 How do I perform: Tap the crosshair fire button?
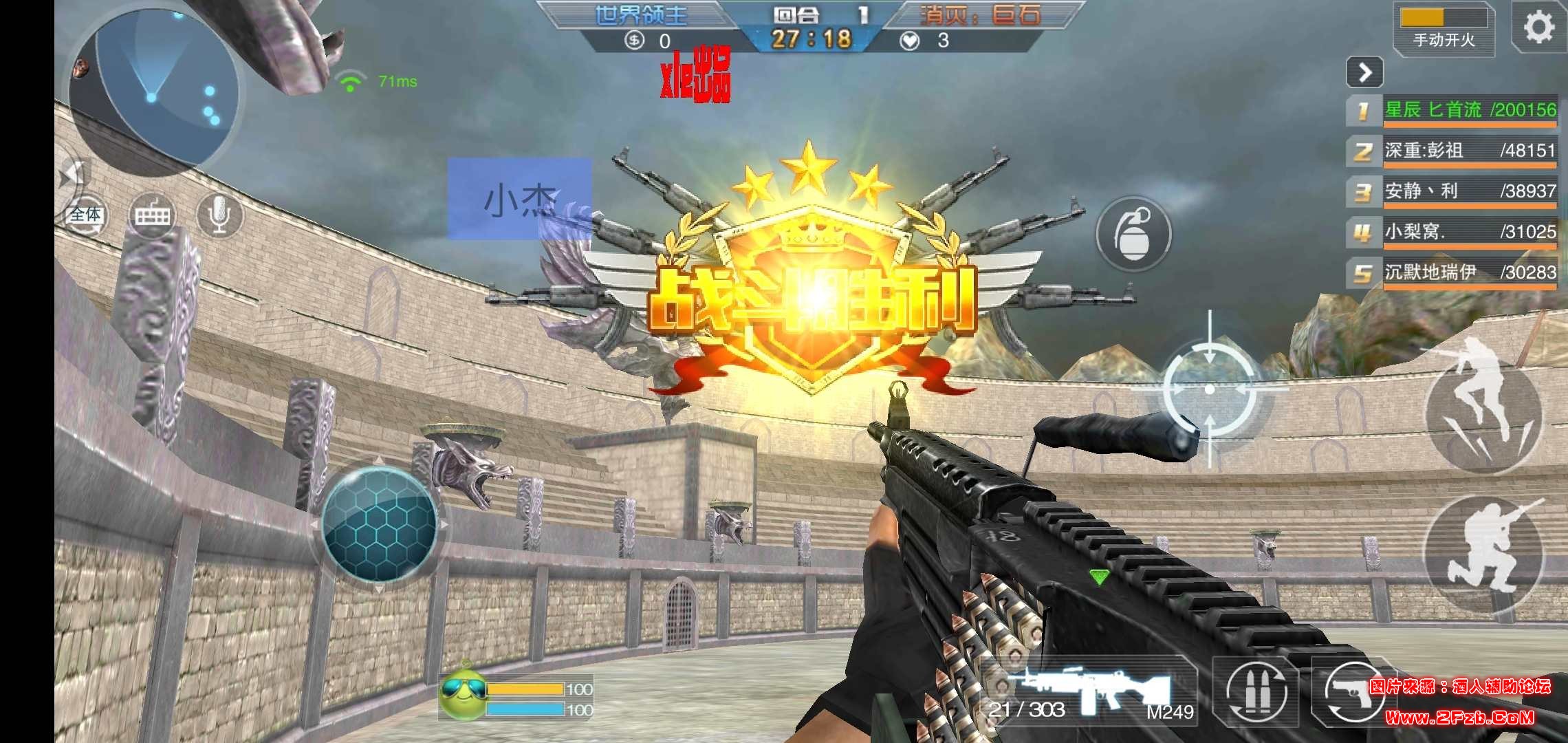[x=1210, y=389]
